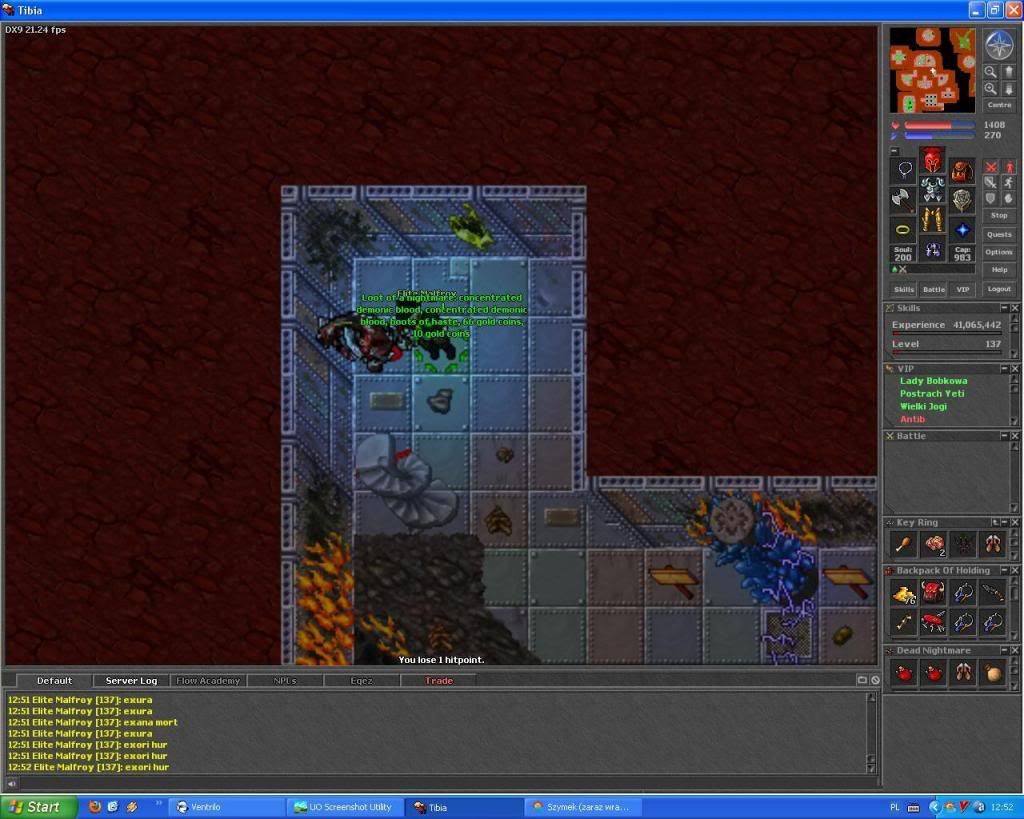Centre the minimap view
This screenshot has height=819, width=1024.
[999, 105]
